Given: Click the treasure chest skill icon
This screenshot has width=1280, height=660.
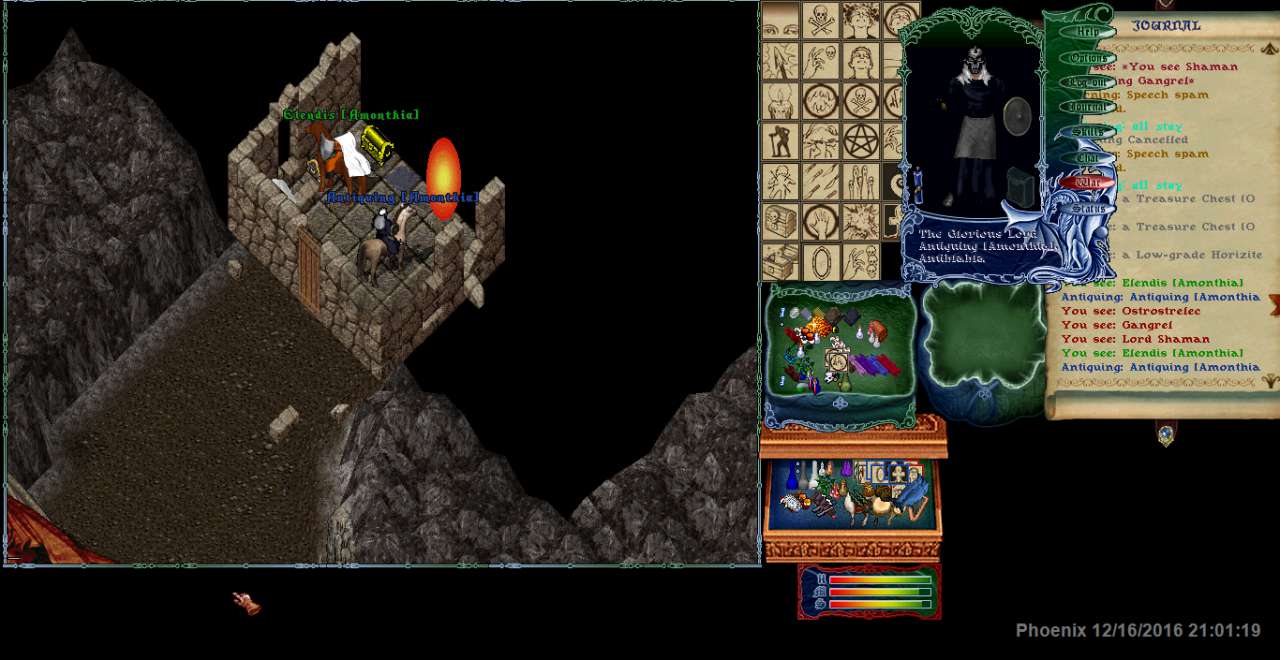Looking at the screenshot, I should 780,220.
